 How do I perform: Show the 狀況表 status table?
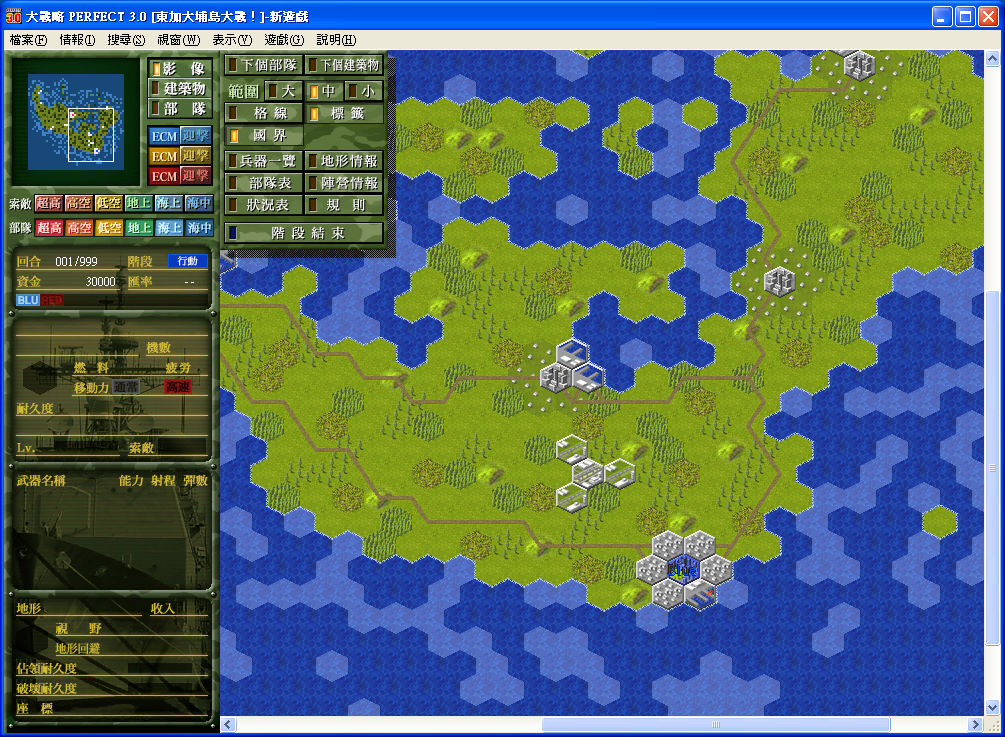click(263, 205)
